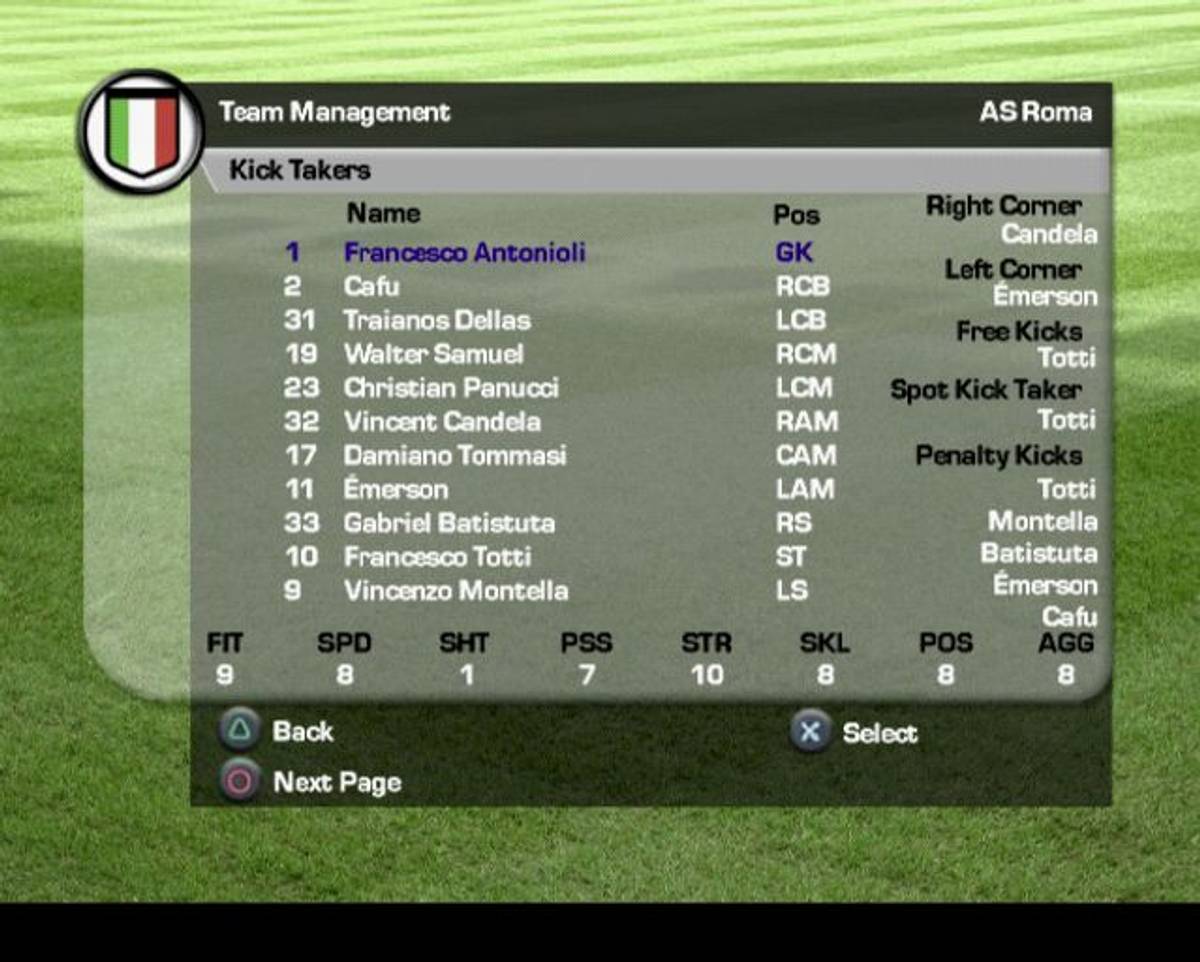Choose Cafu from the squad list
This screenshot has height=962, width=1200.
[371, 287]
